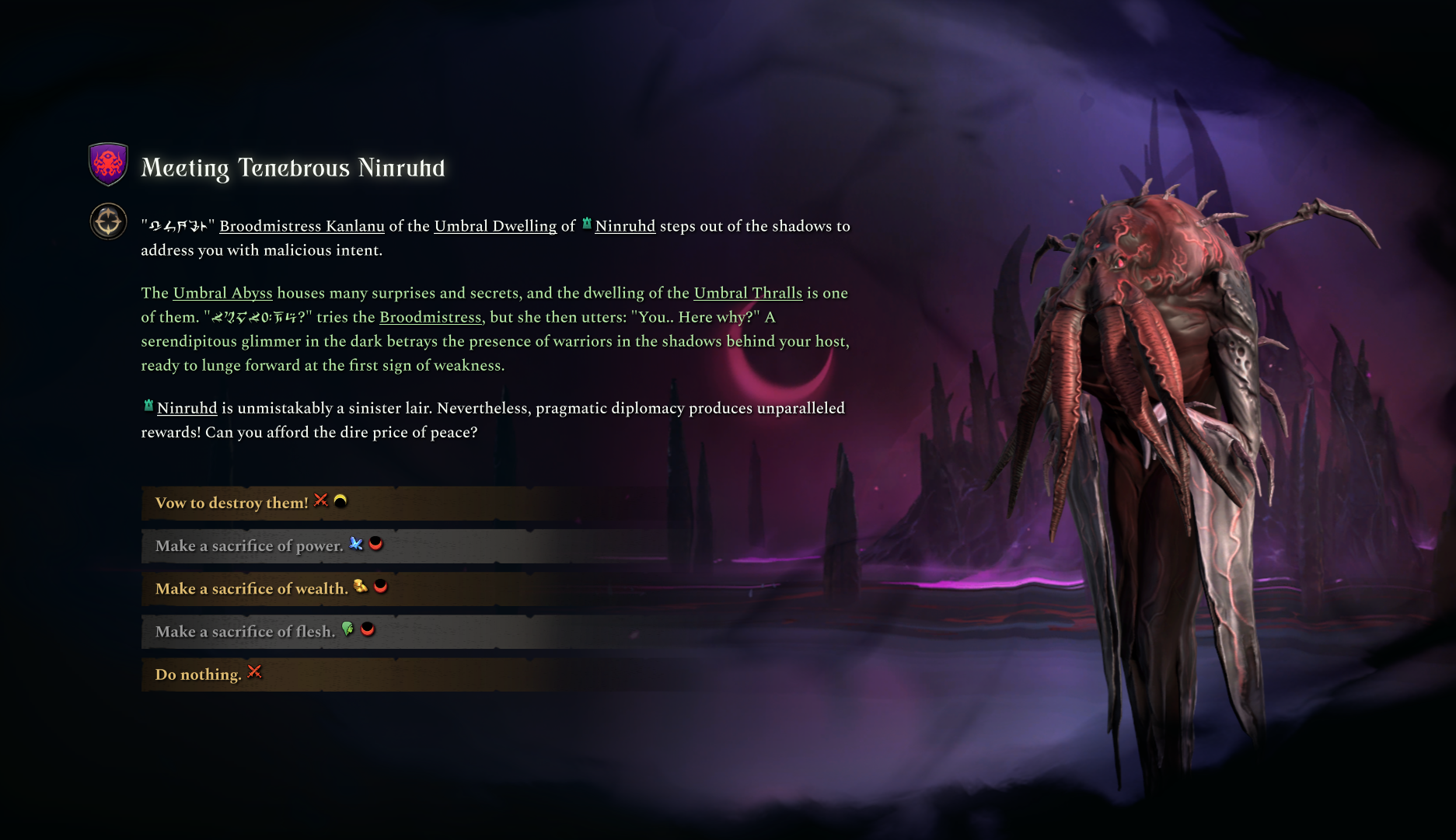Viewport: 1456px width, 840px height.
Task: Click the blue crystal icon on 'Make a sacrifice of power'
Action: coord(355,545)
